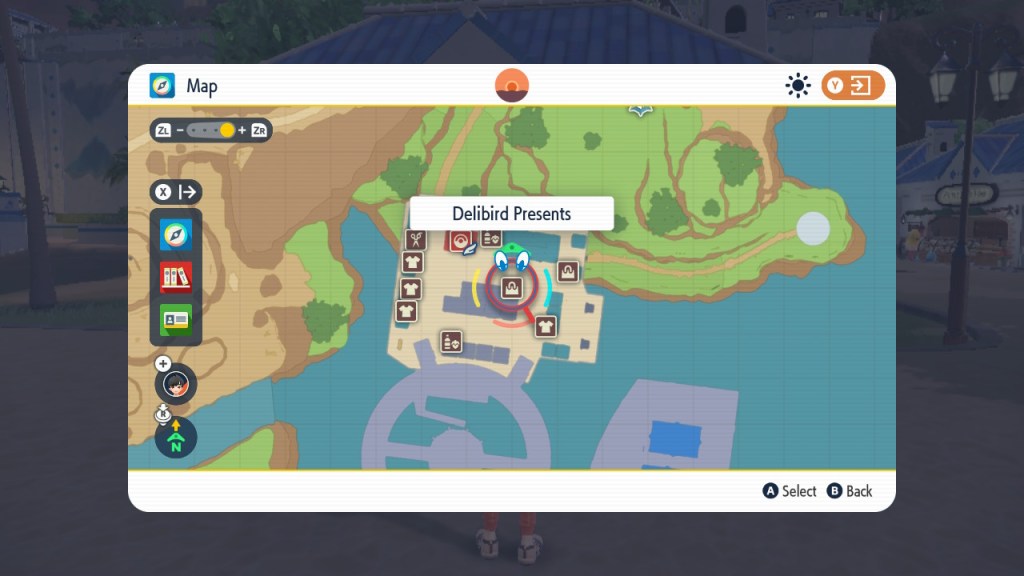
Task: Open the compass map app icon
Action: pos(176,235)
